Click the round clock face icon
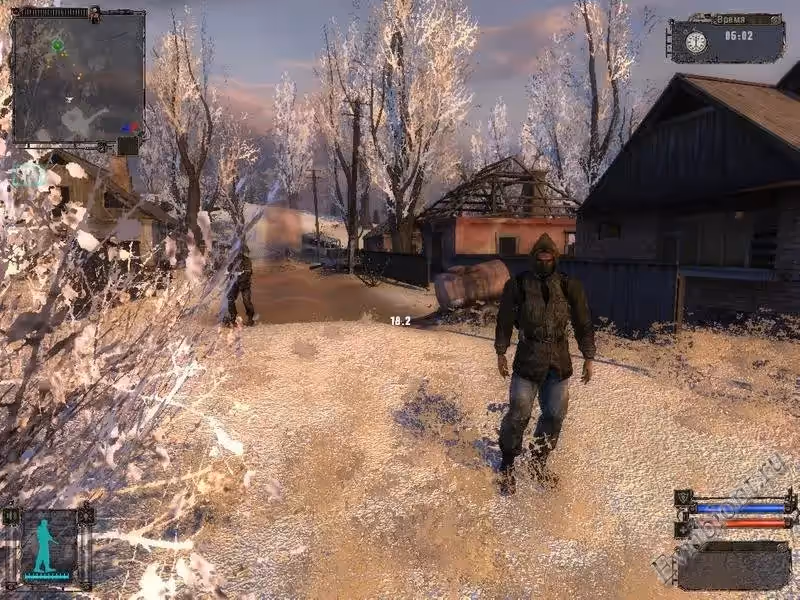Image resolution: width=800 pixels, height=600 pixels. pyautogui.click(x=695, y=41)
